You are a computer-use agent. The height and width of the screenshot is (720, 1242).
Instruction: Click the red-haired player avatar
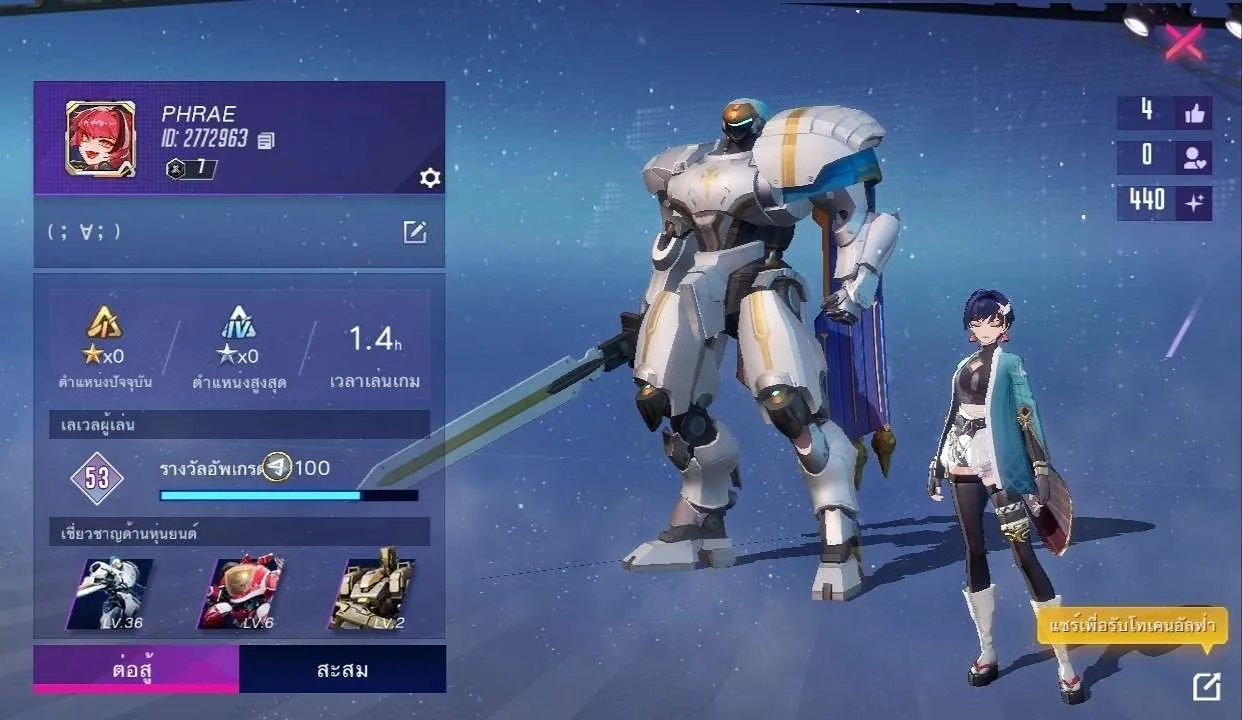pyautogui.click(x=100, y=139)
